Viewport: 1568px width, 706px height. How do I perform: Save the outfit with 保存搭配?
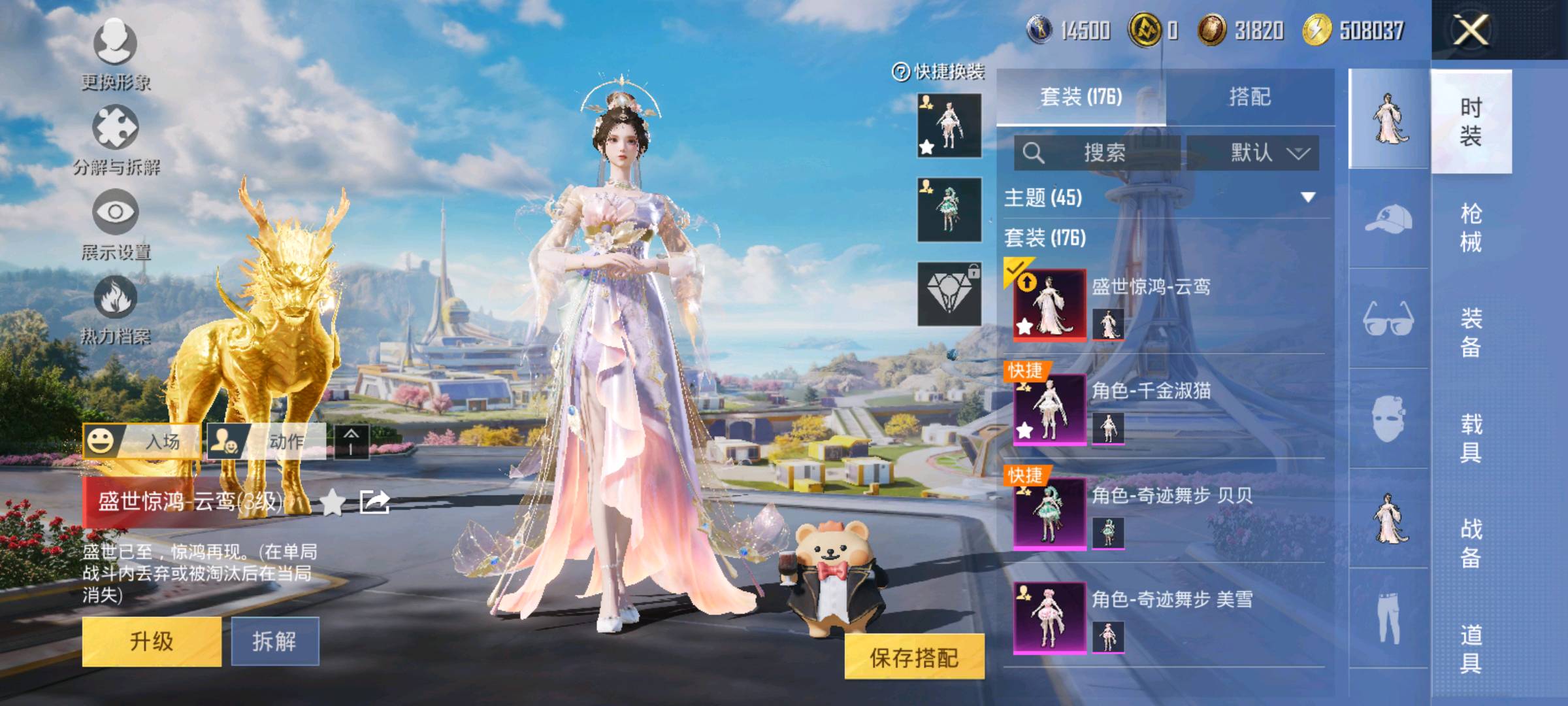click(914, 657)
